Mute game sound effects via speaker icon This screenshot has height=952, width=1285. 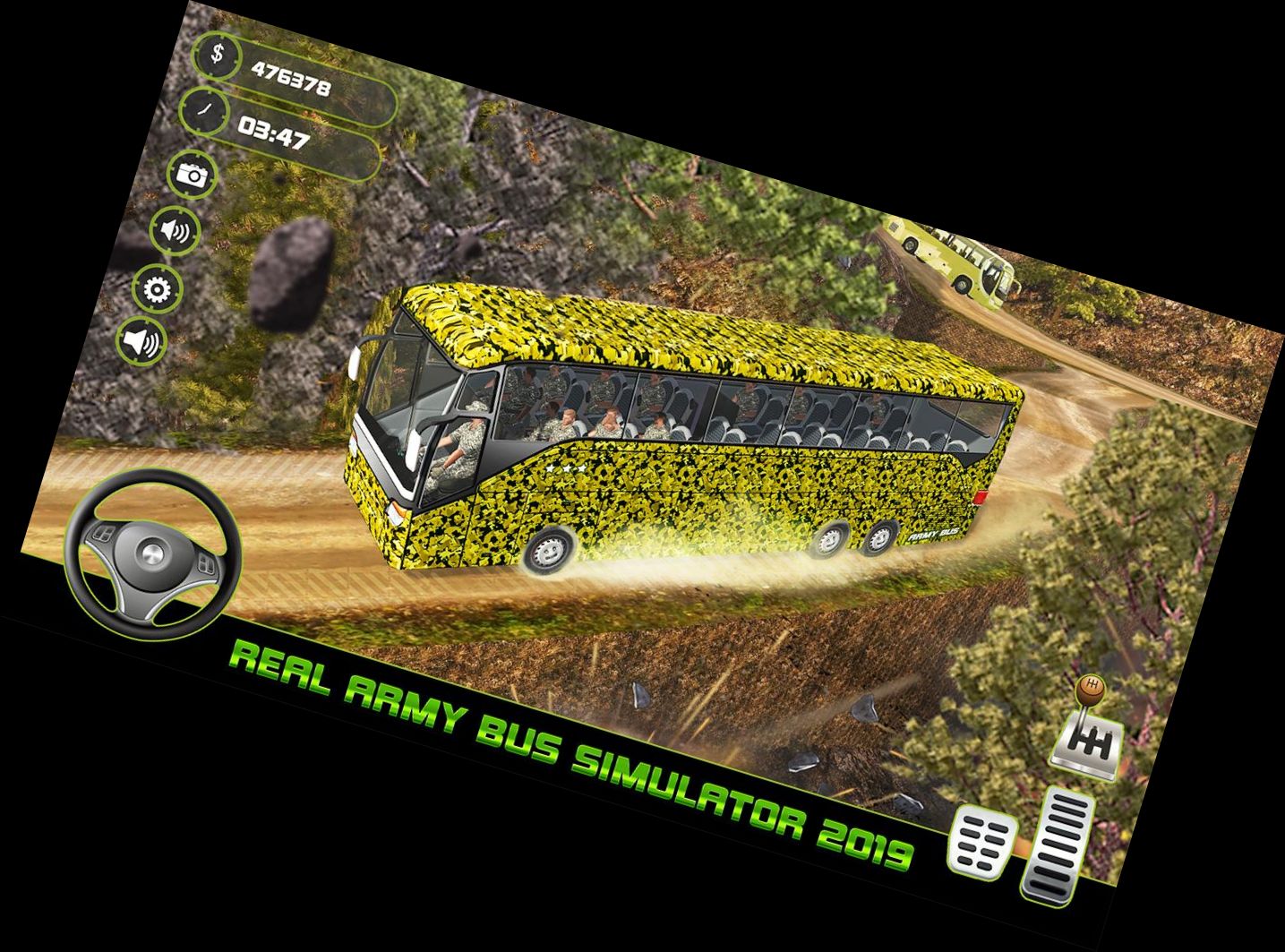point(175,230)
